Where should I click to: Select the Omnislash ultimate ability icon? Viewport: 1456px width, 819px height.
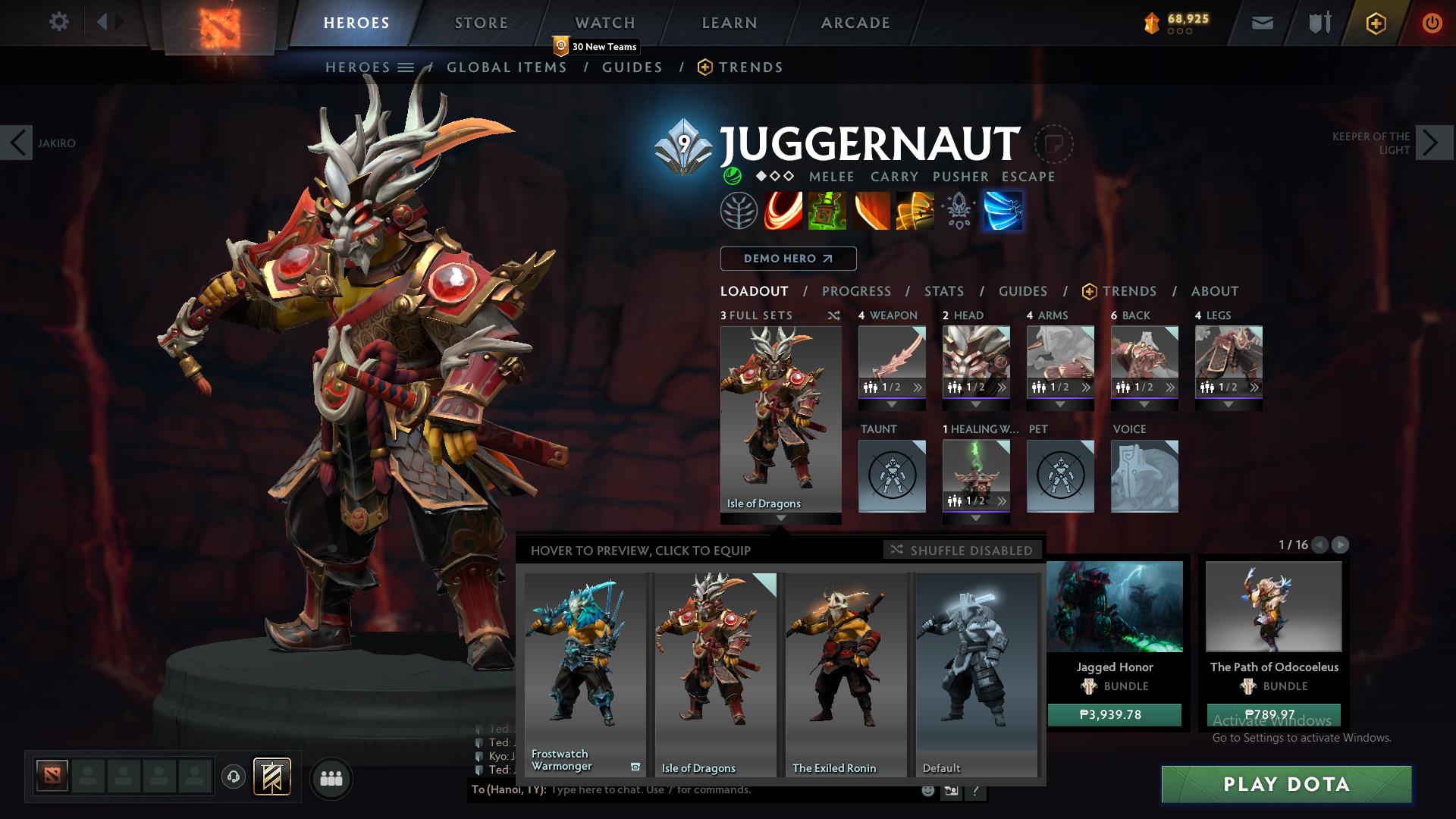(1003, 210)
